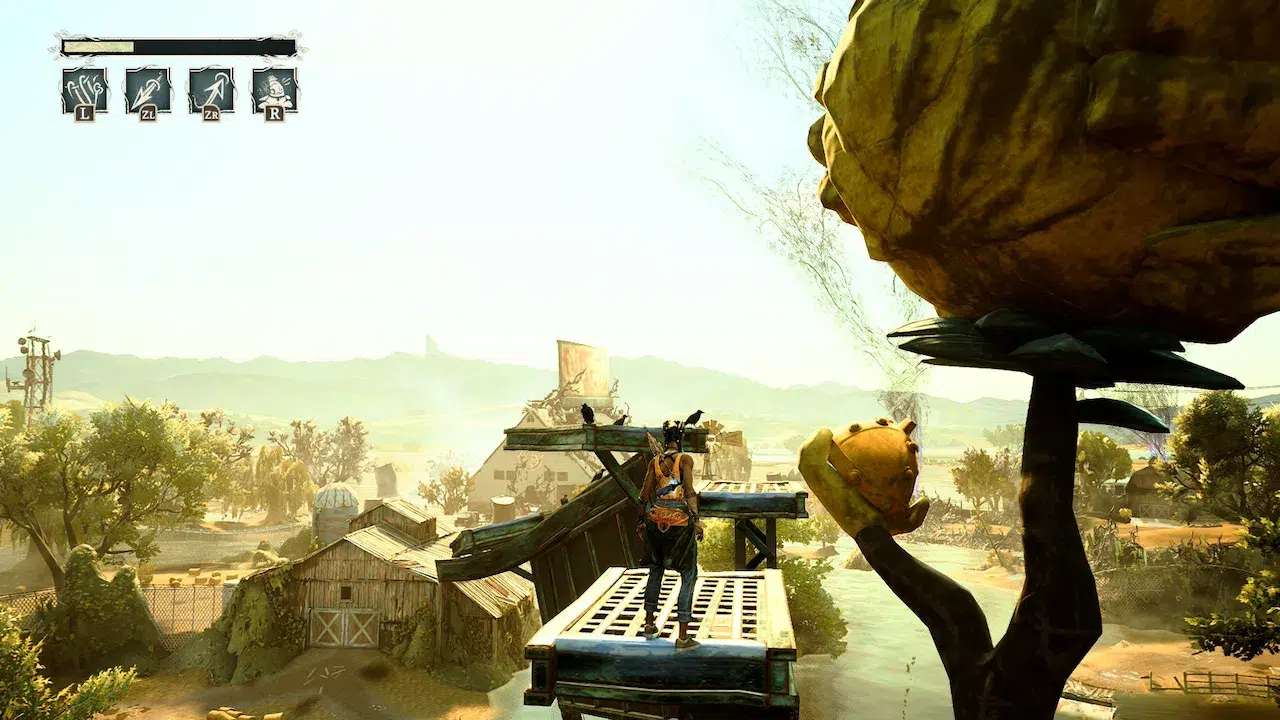Image resolution: width=1280 pixels, height=720 pixels.
Task: Select the downward-pointing arrow ability
Action: click(147, 90)
